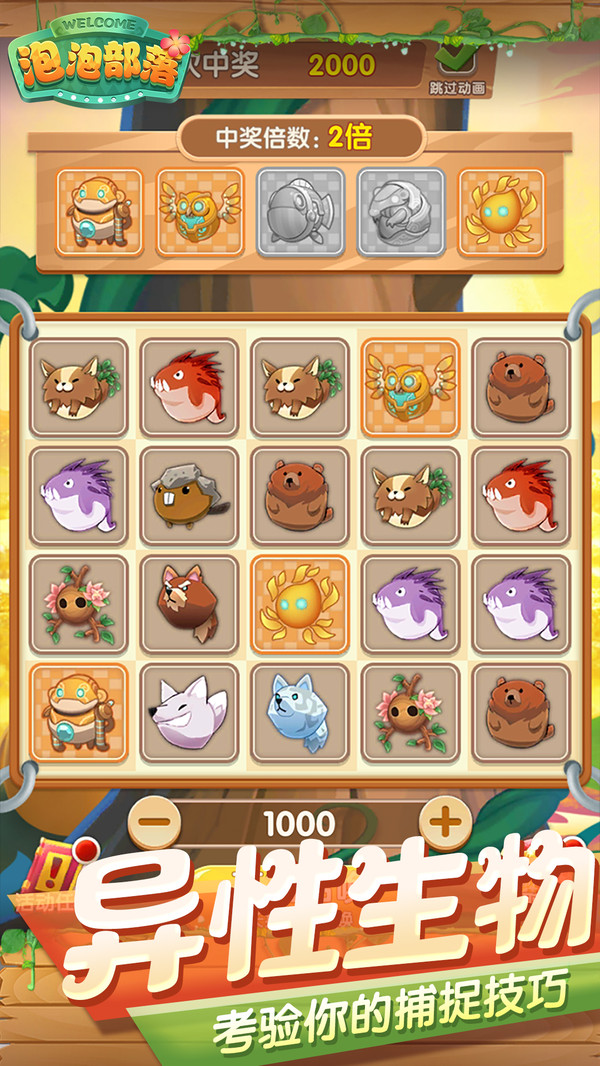This screenshot has height=1066, width=600.
Task: Click the greyed-out shell creature prize tile
Action: coord(401,211)
